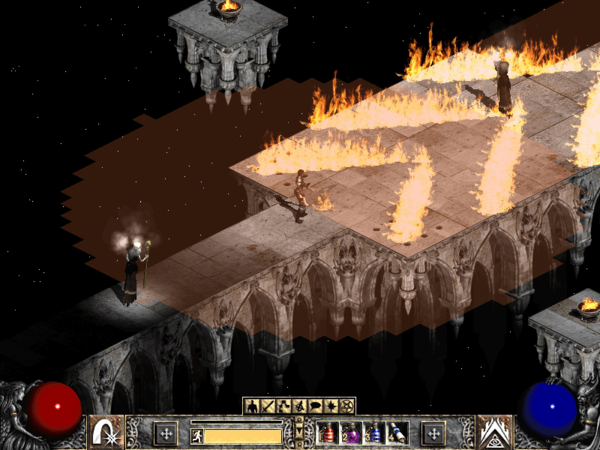Collapse the mini panel toggle button

point(299,433)
